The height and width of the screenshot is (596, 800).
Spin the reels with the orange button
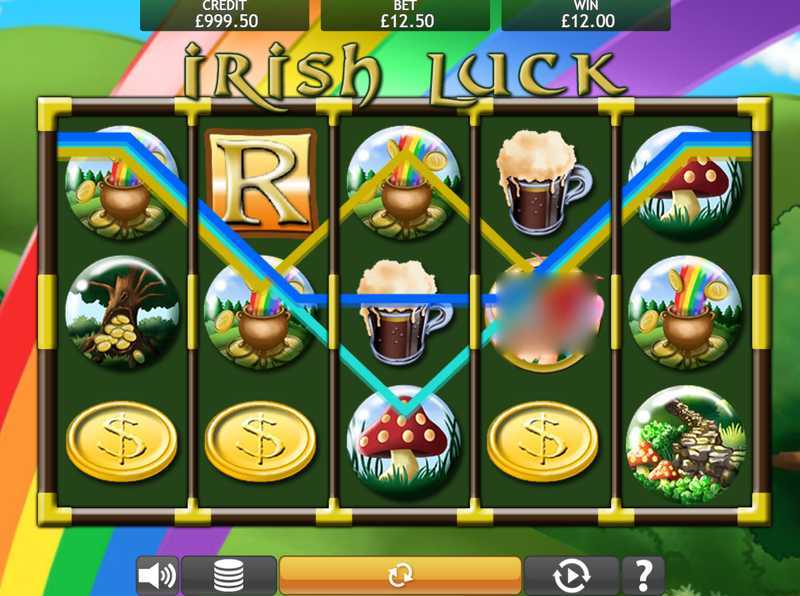click(x=400, y=575)
